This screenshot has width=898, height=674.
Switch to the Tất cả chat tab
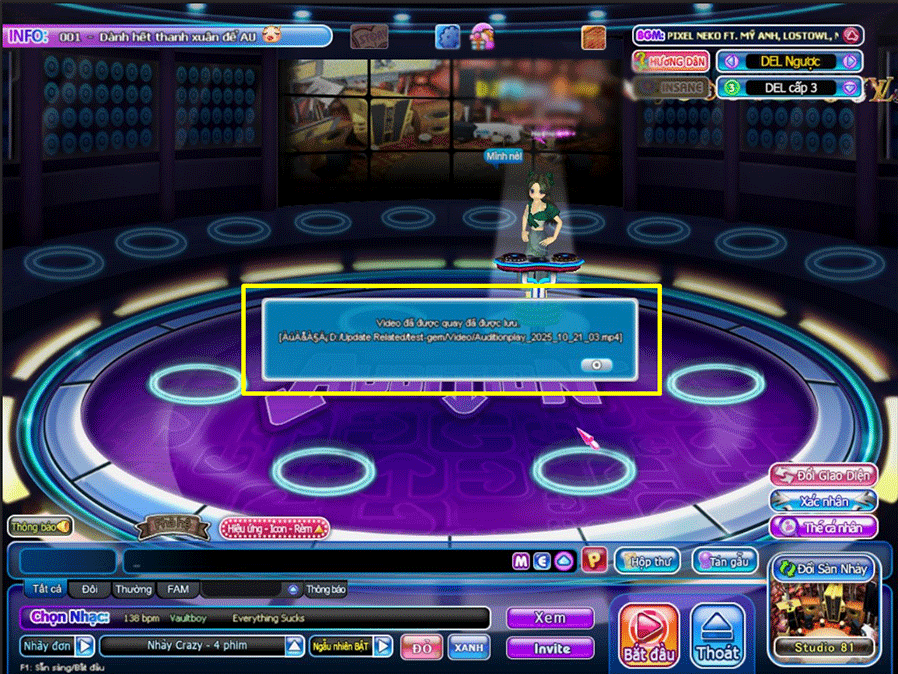pyautogui.click(x=47, y=590)
